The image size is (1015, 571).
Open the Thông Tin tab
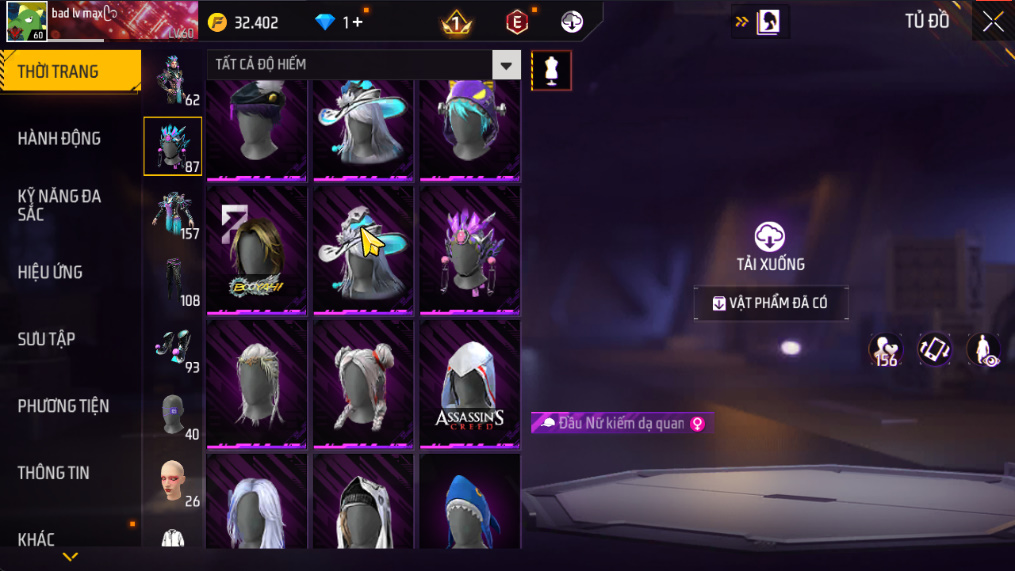[x=53, y=473]
